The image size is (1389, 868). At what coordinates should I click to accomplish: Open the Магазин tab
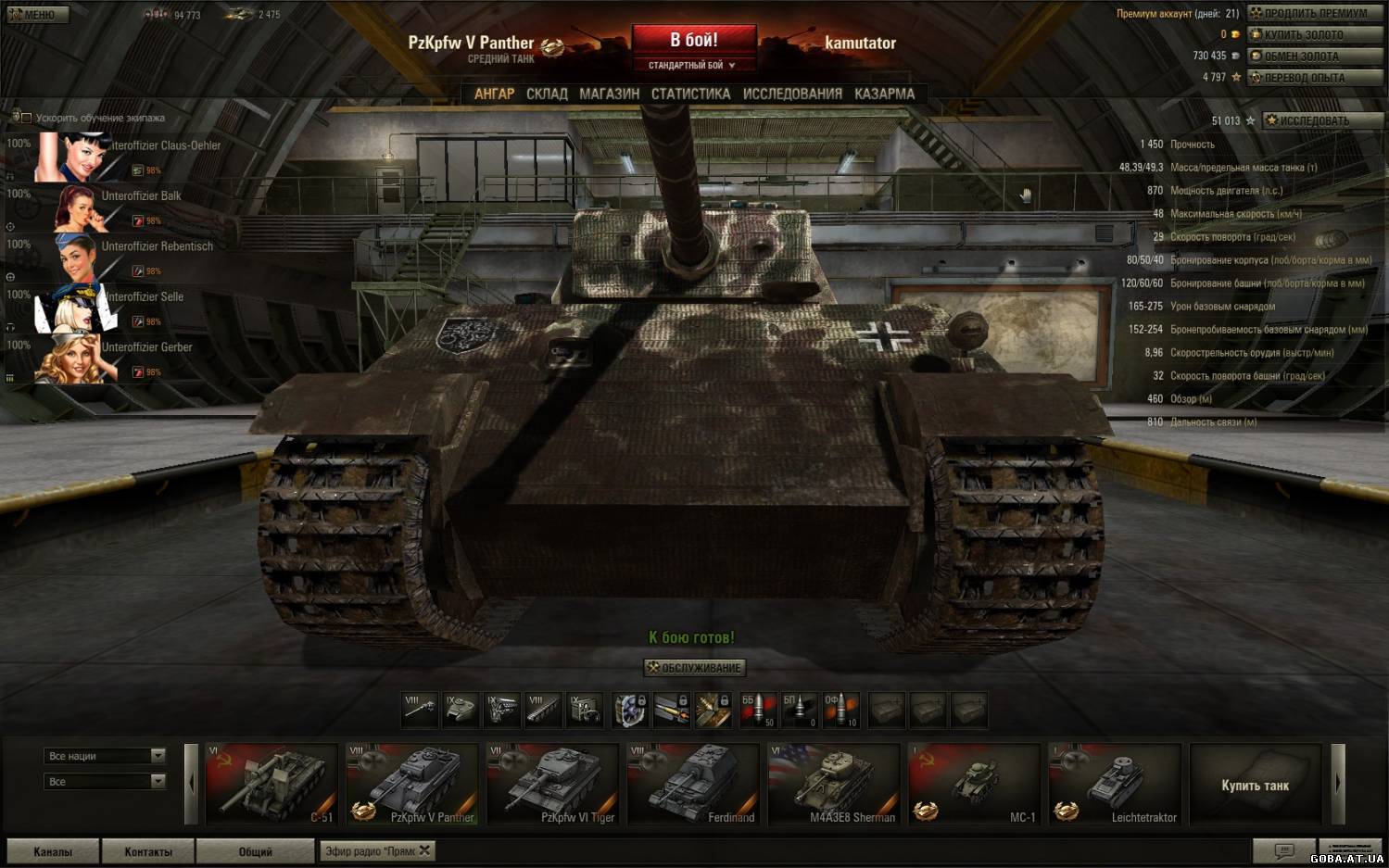(x=609, y=94)
